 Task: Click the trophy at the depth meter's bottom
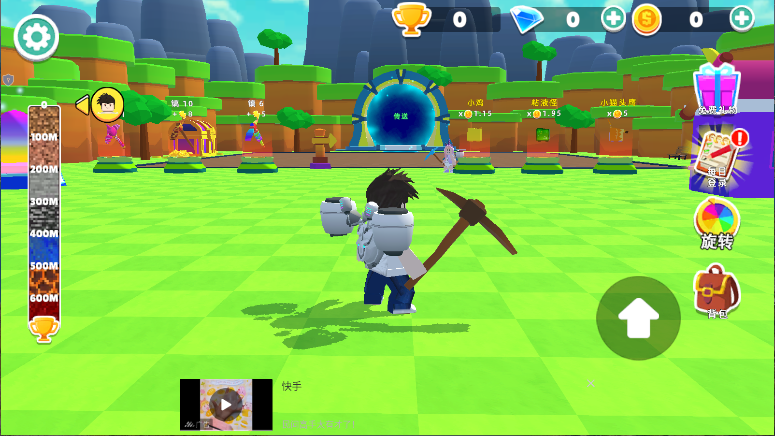[x=43, y=329]
